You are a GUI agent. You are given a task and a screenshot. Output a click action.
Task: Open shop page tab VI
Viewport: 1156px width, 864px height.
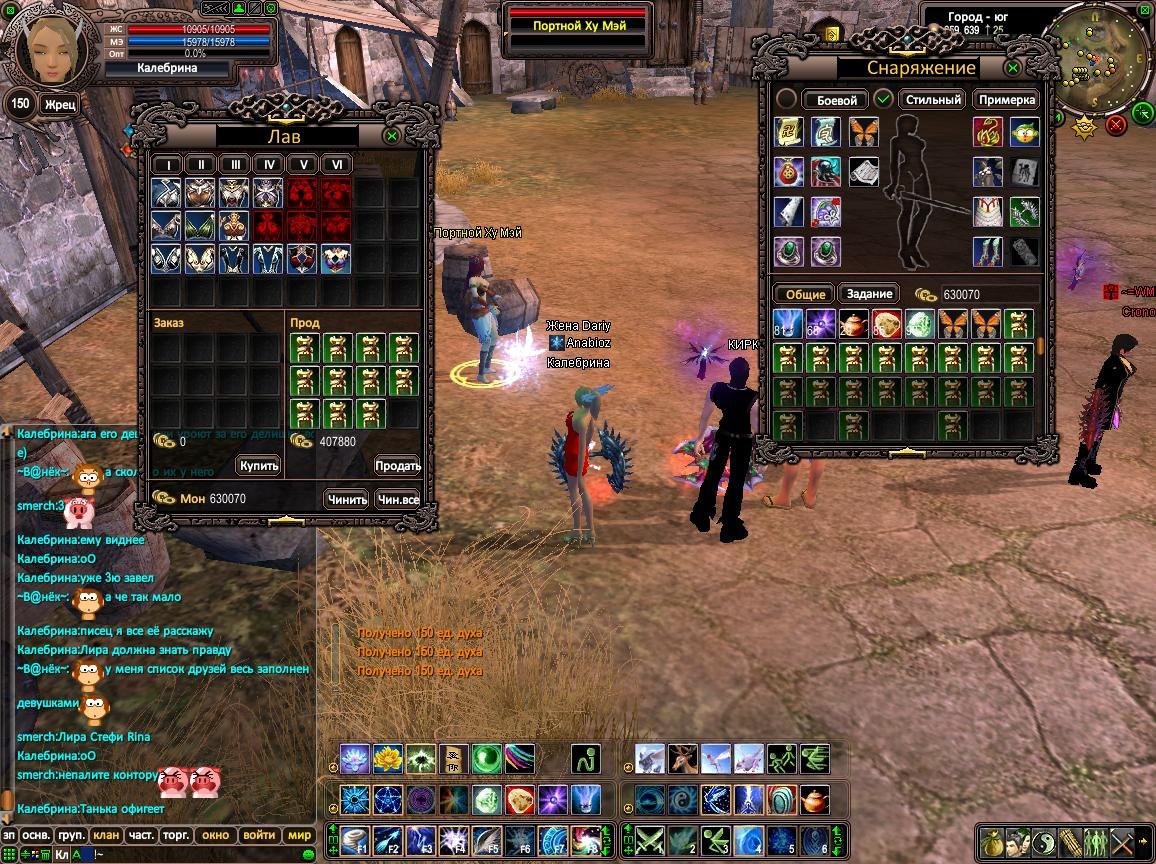pyautogui.click(x=337, y=165)
